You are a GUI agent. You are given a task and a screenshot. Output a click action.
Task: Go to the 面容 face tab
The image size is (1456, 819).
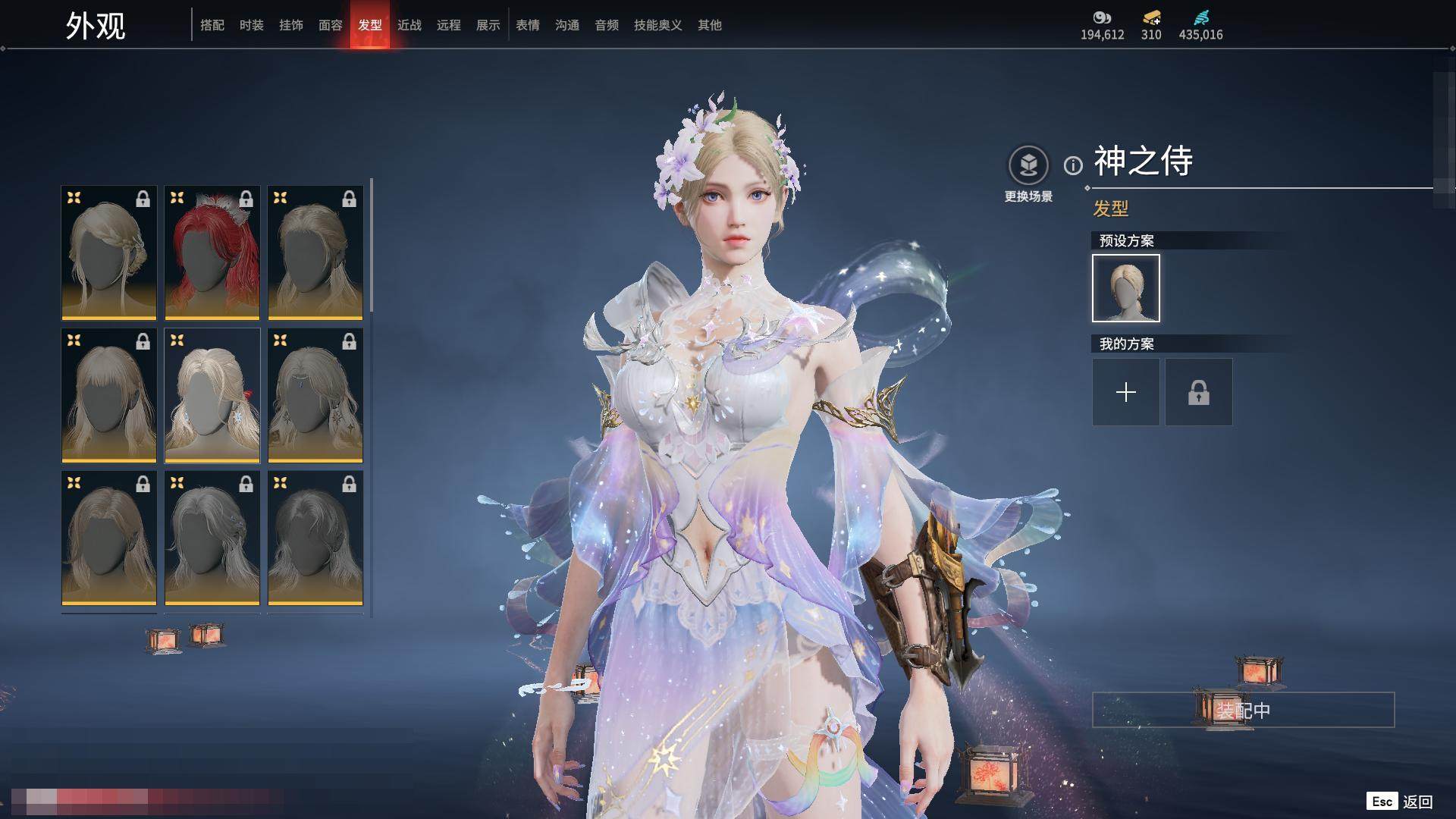tap(331, 25)
